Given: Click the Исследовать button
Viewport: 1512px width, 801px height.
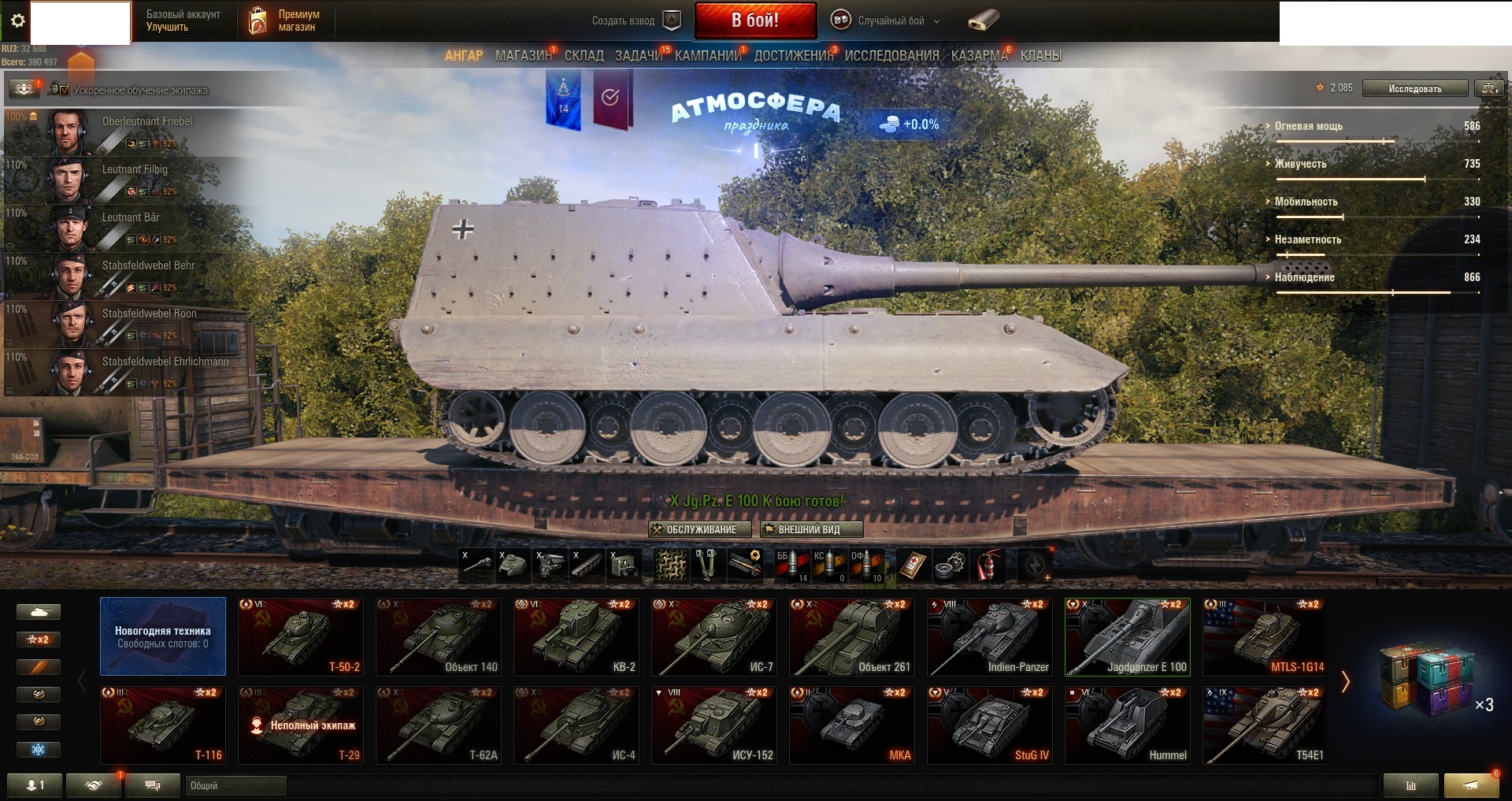Looking at the screenshot, I should [x=1414, y=88].
